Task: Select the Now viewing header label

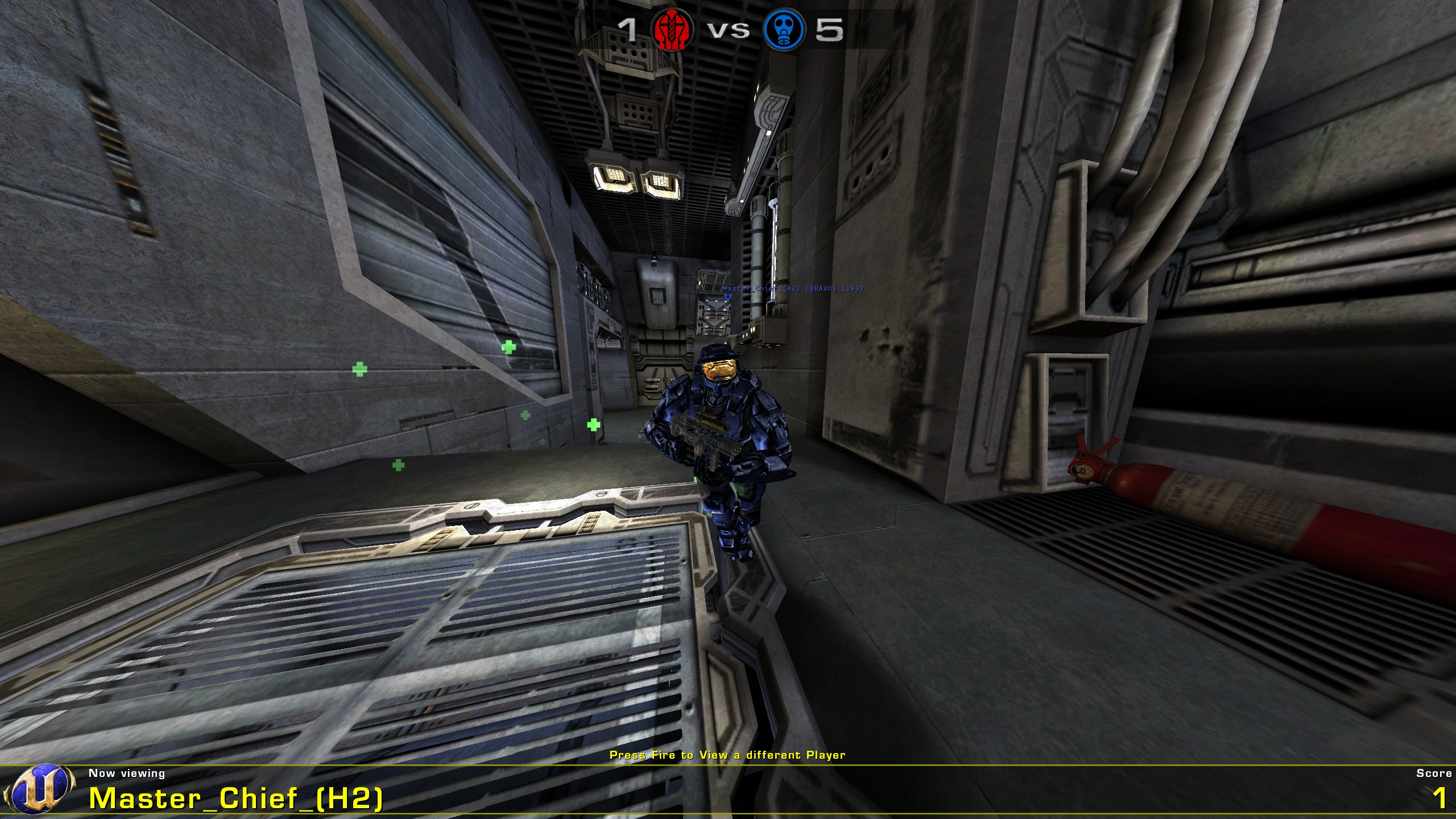Action: (x=128, y=773)
